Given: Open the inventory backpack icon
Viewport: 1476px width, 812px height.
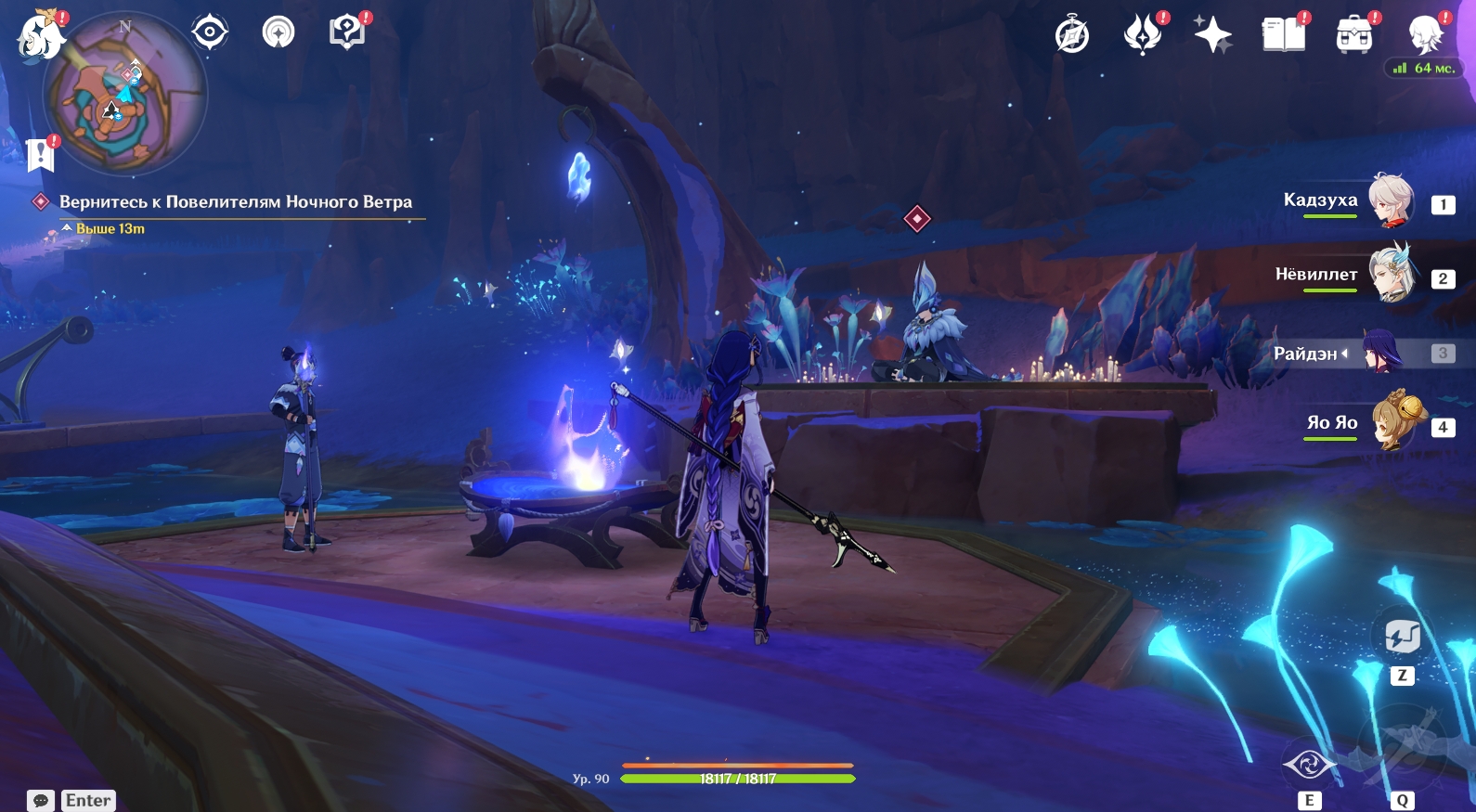Looking at the screenshot, I should (x=1354, y=36).
